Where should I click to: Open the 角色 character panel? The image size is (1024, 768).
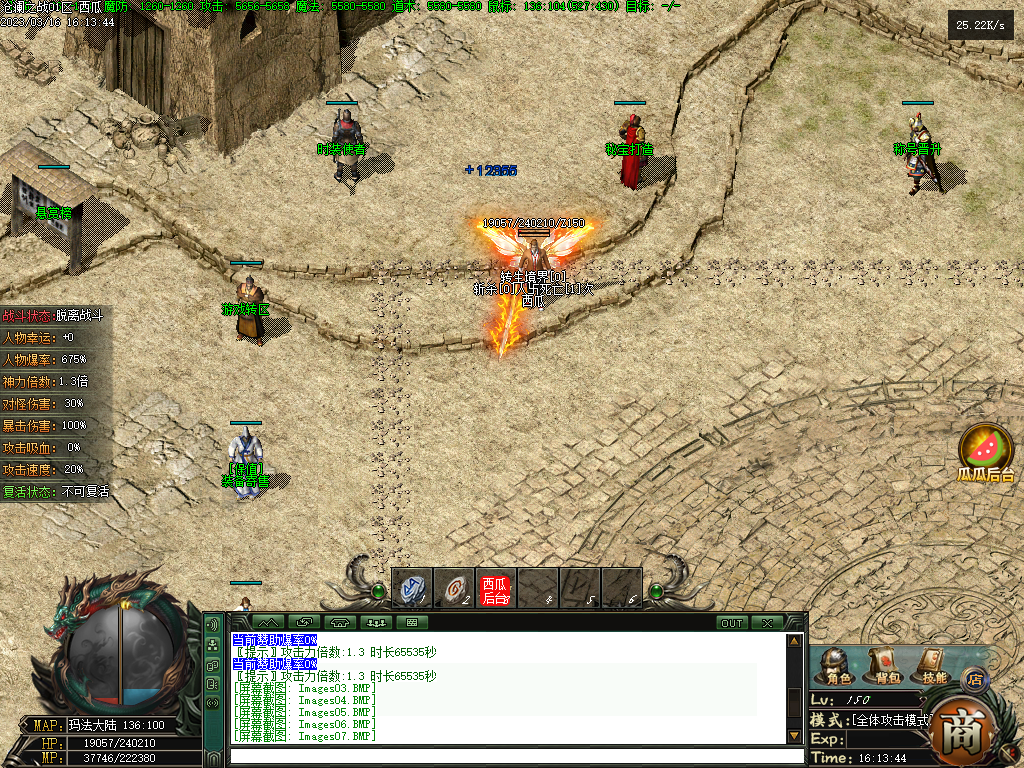pyautogui.click(x=833, y=665)
